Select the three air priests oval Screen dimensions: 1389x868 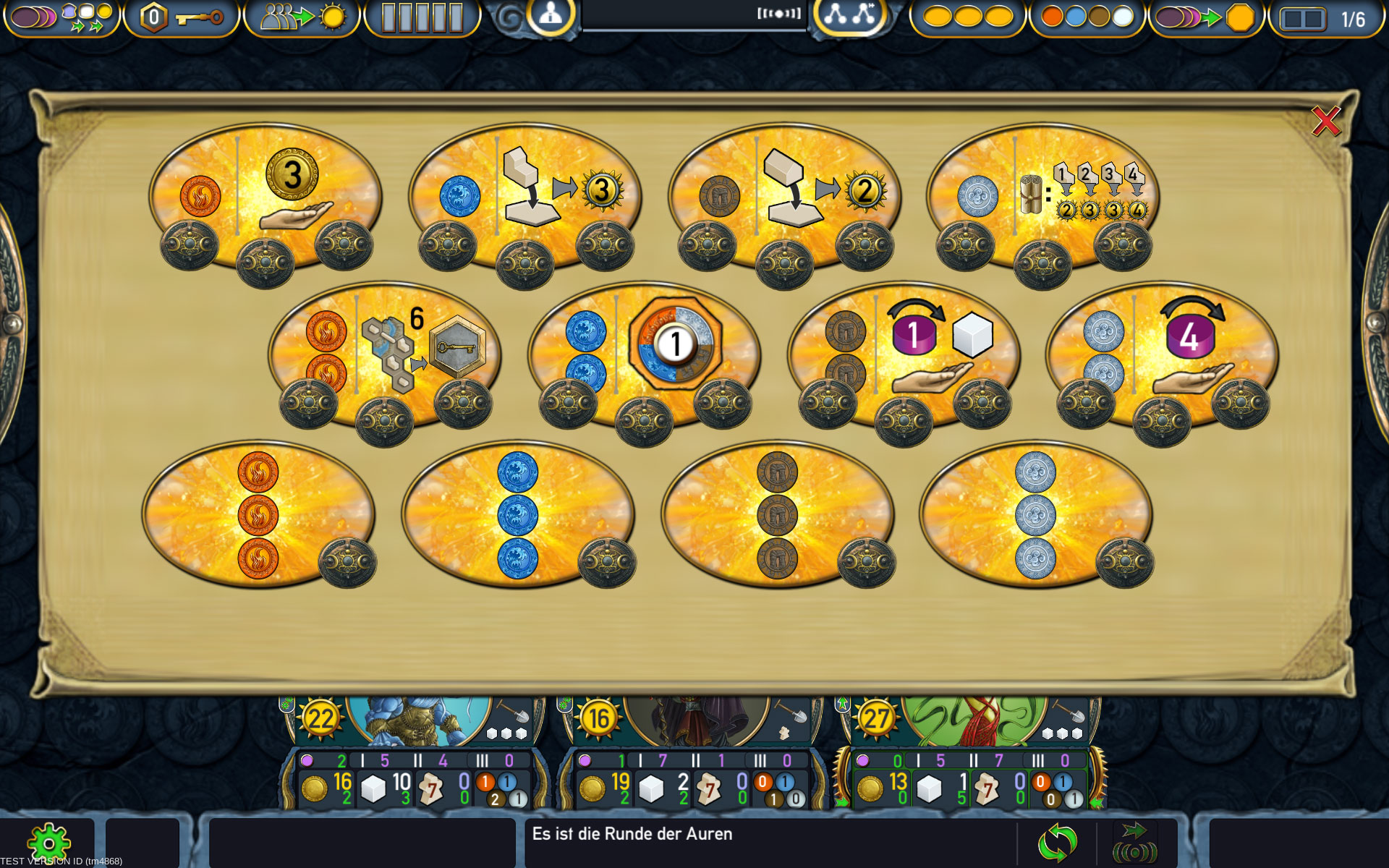pos(1036,514)
